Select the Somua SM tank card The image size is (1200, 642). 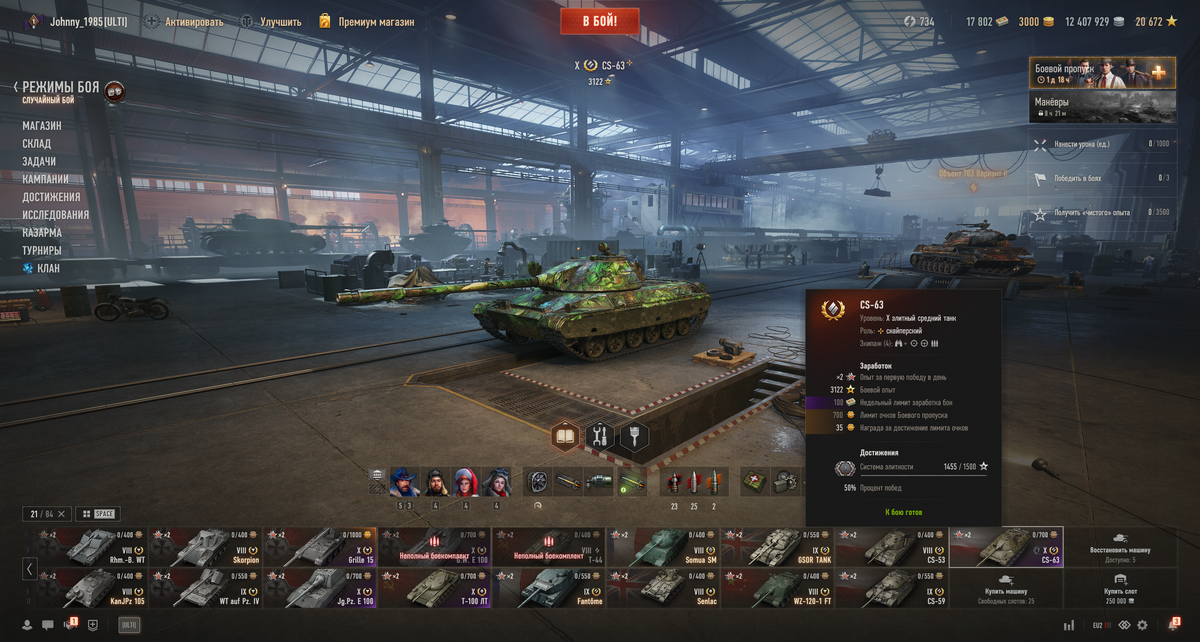pos(663,547)
